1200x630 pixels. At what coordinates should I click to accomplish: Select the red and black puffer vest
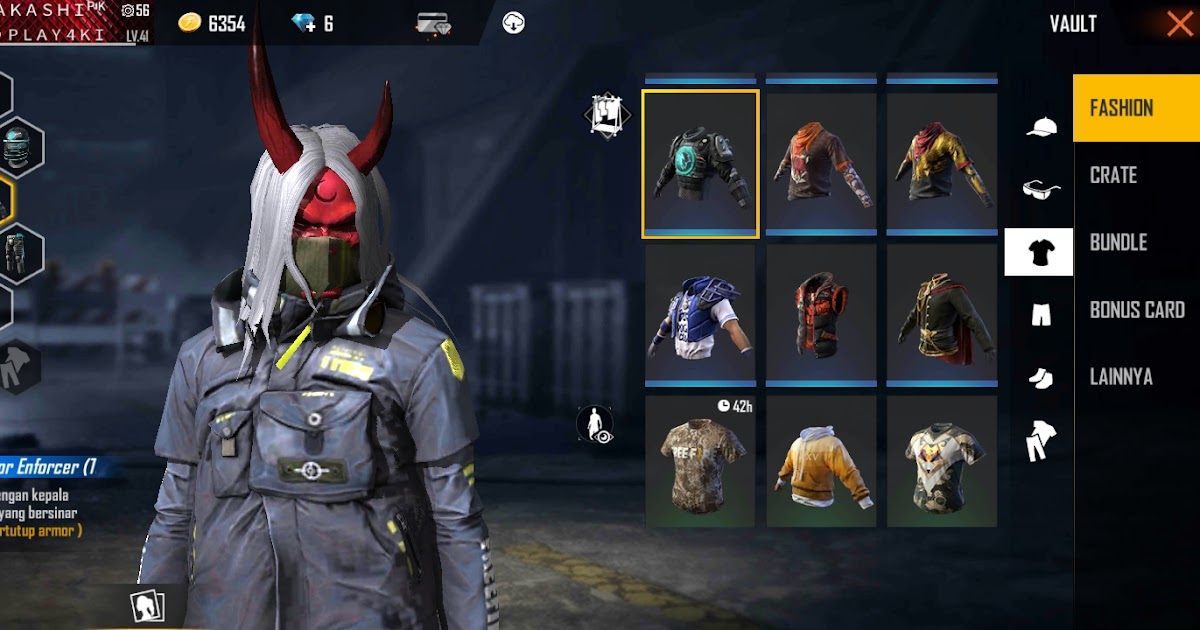[x=821, y=316]
